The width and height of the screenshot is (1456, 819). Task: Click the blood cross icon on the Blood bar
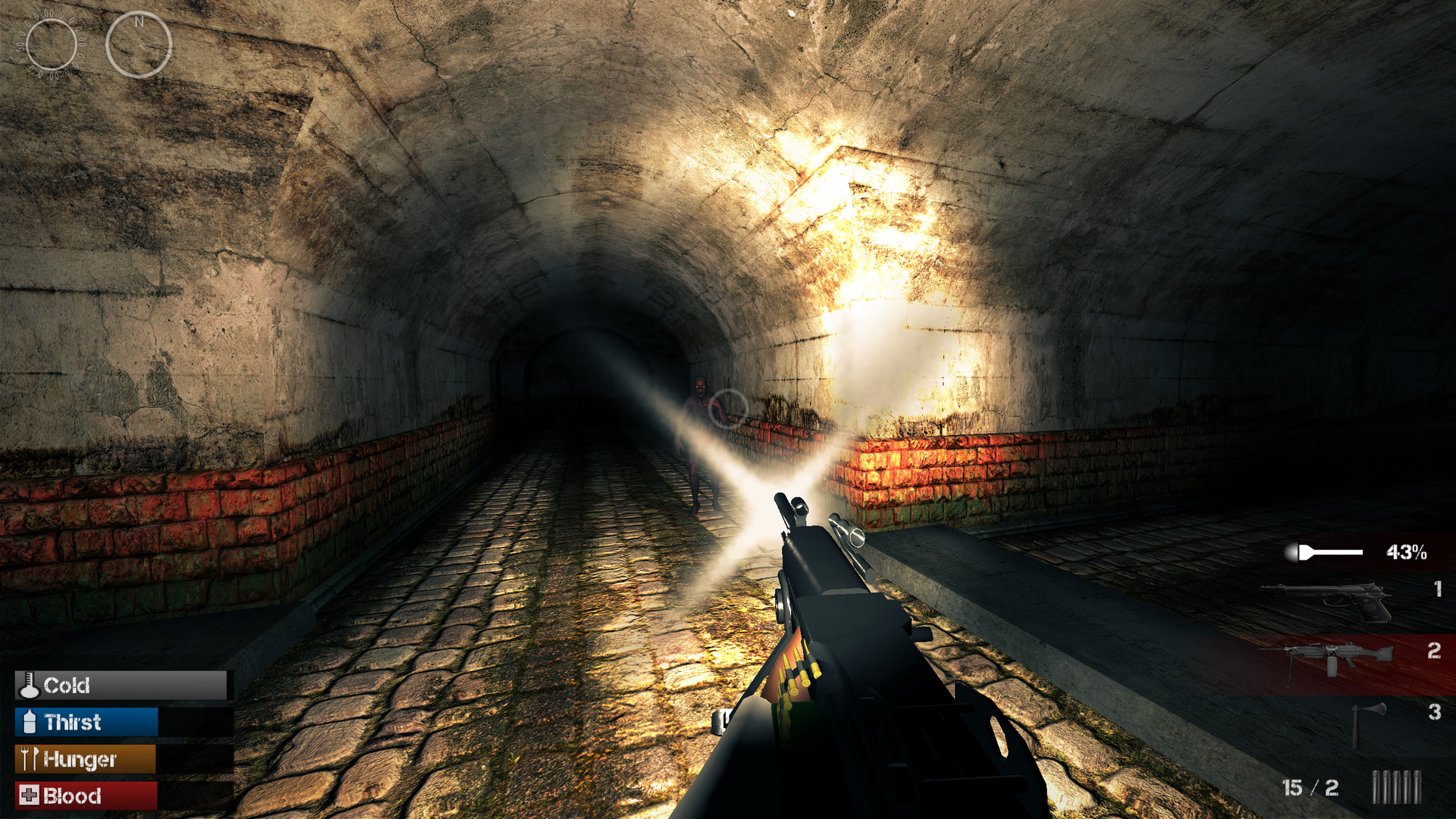29,796
